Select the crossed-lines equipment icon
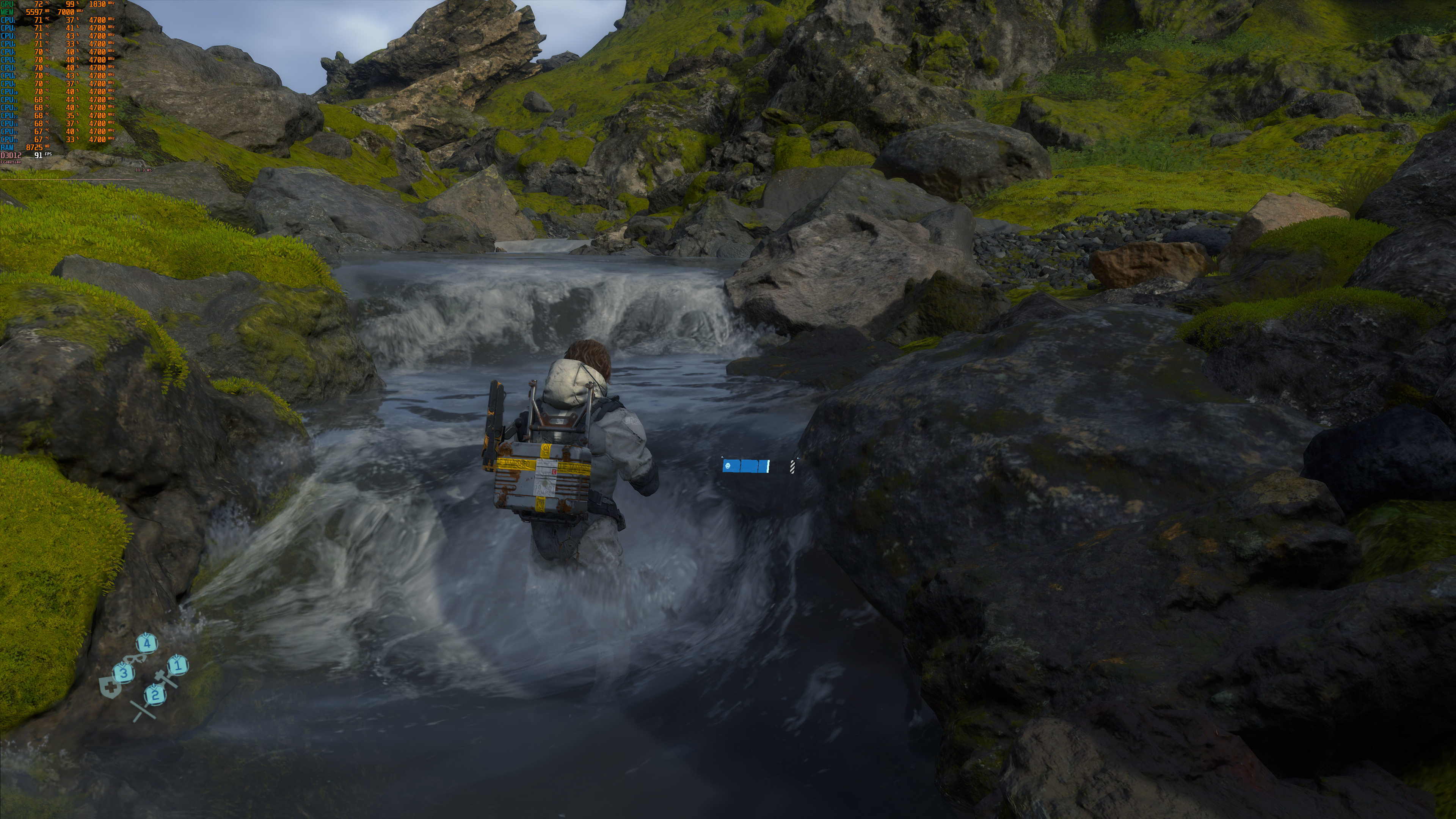The height and width of the screenshot is (819, 1456). tap(143, 711)
